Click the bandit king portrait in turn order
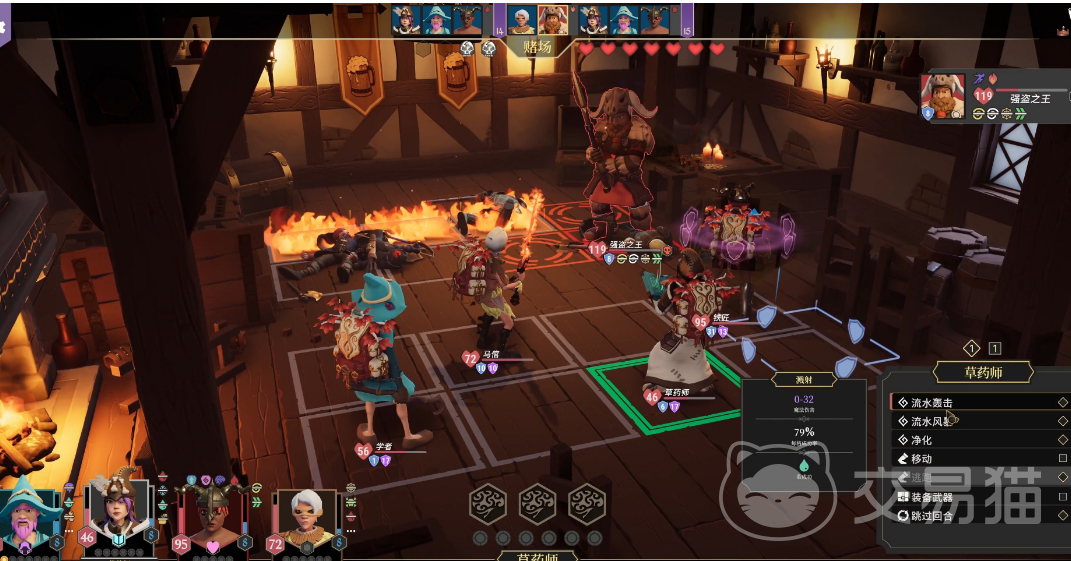The height and width of the screenshot is (561, 1071). click(552, 19)
